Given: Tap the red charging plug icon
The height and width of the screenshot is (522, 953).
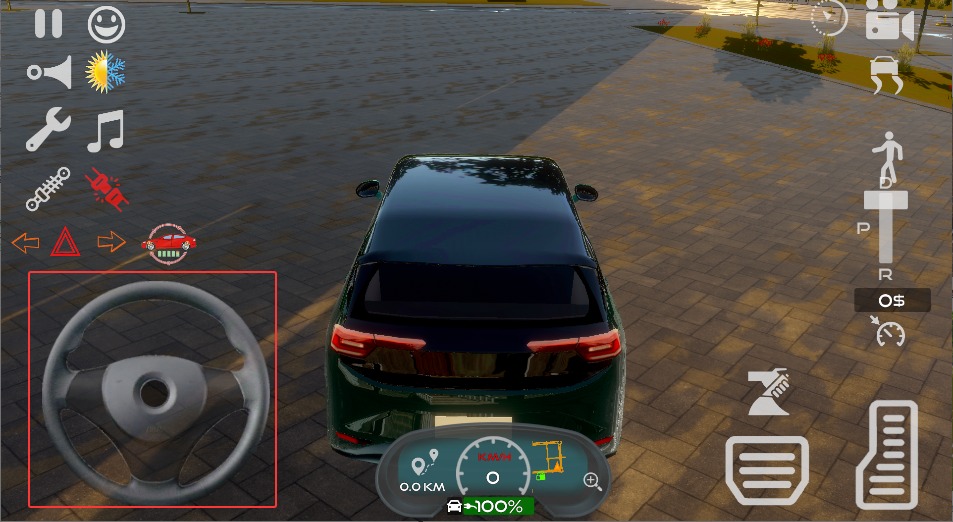Looking at the screenshot, I should pyautogui.click(x=107, y=188).
